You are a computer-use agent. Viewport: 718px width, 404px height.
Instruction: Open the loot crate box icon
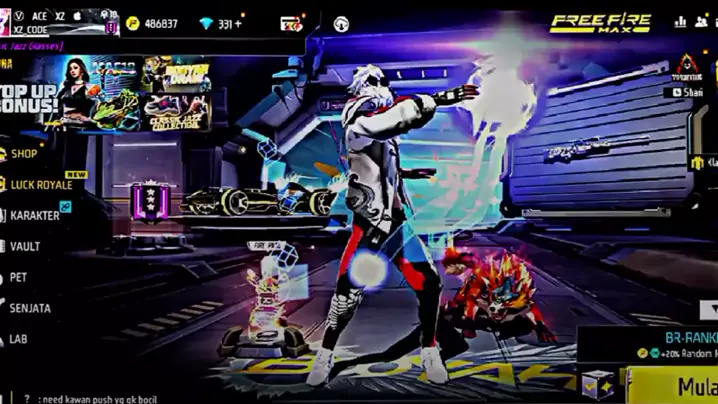[x=597, y=384]
